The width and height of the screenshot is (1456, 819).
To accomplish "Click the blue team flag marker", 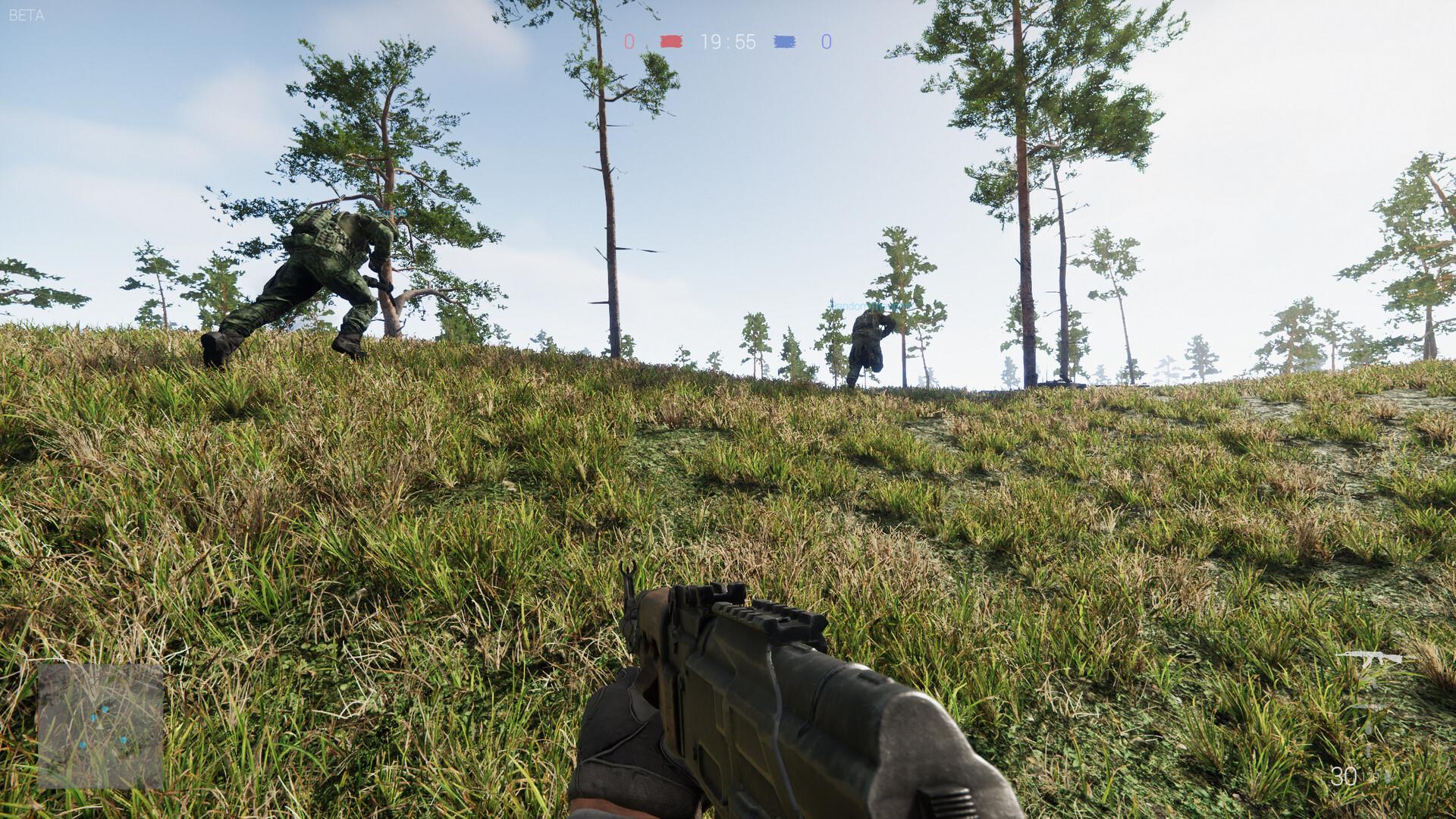I will click(785, 42).
